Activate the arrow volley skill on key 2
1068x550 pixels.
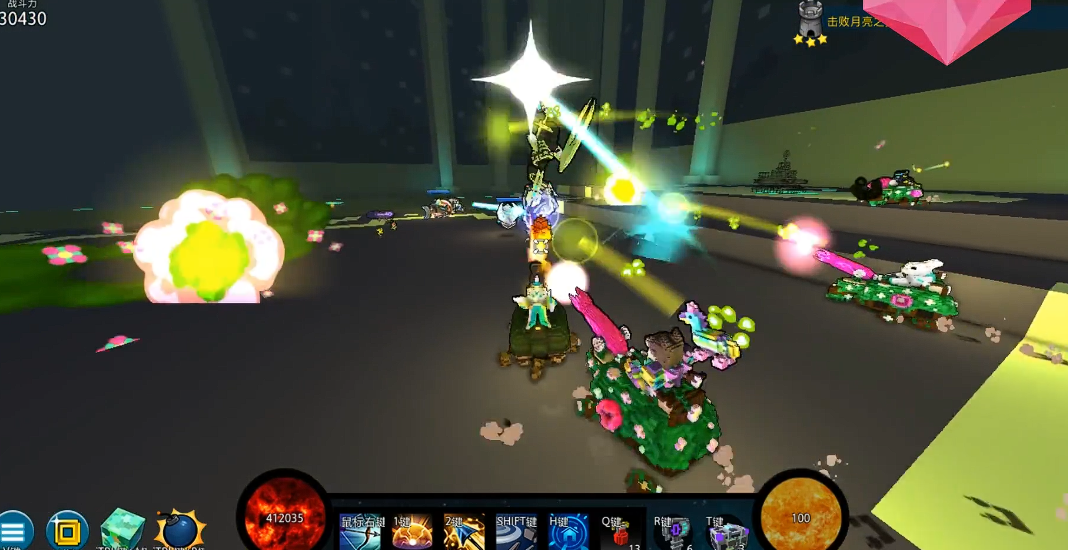464,534
